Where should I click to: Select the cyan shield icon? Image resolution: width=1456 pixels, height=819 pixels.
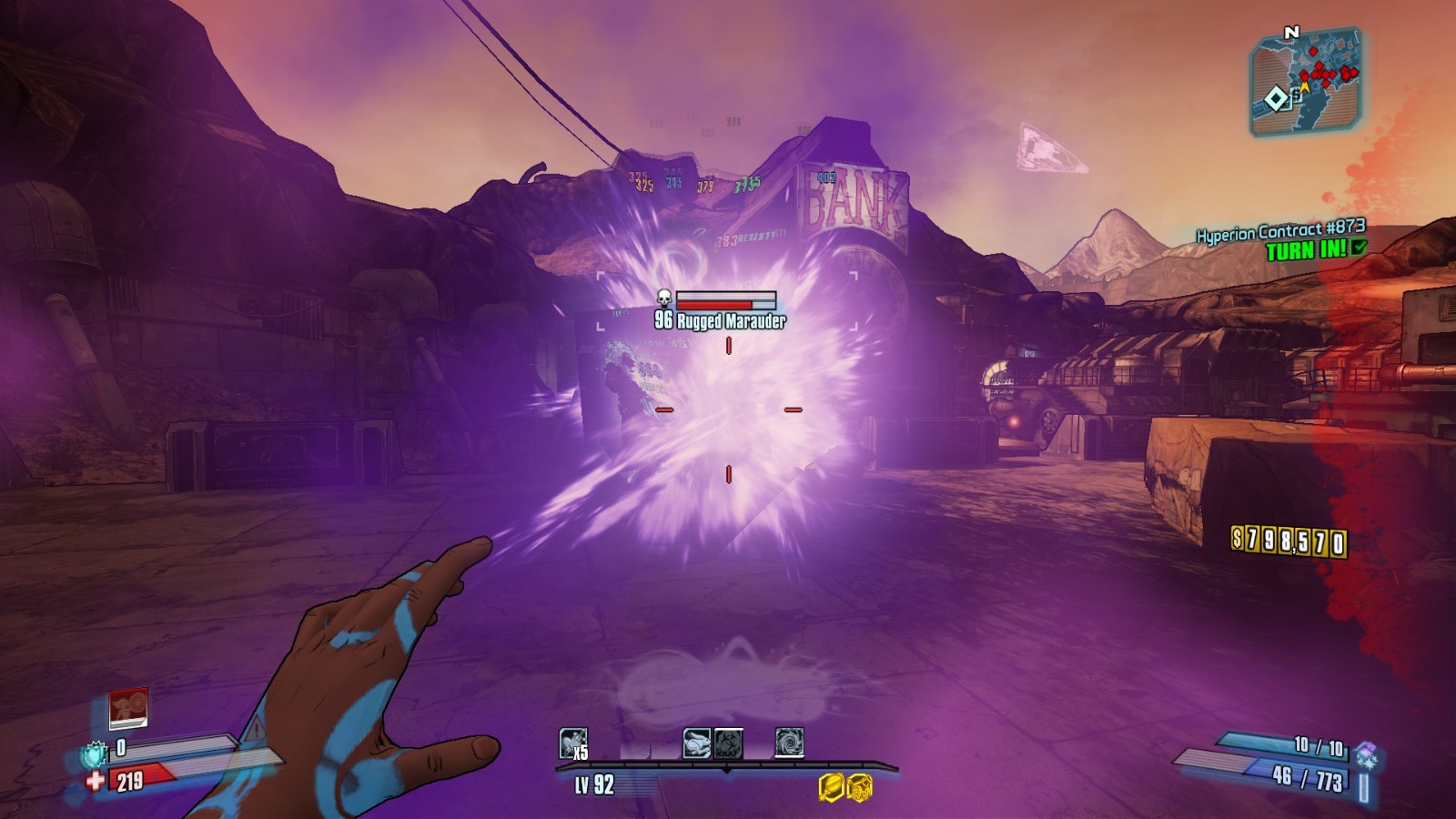point(96,753)
